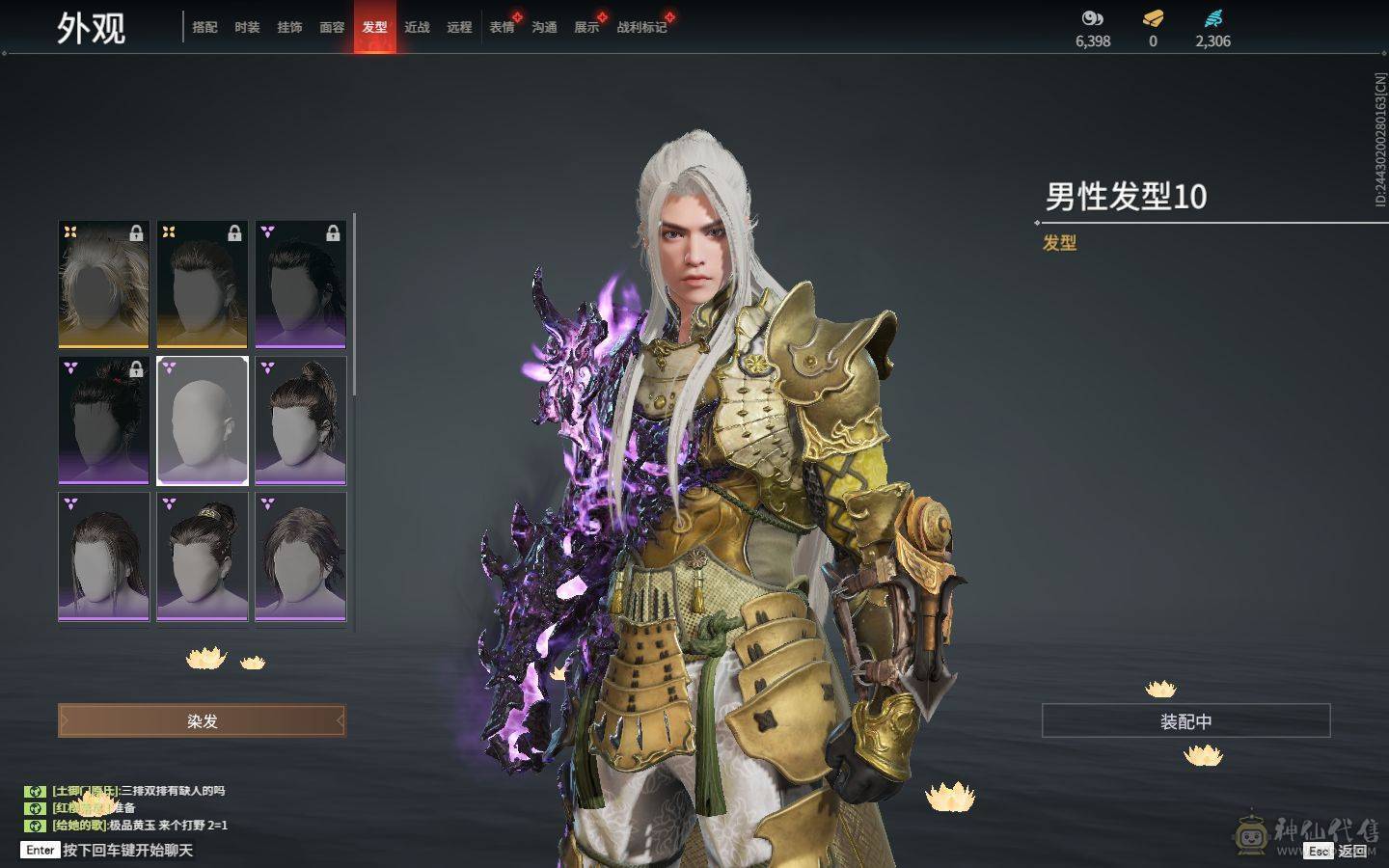The image size is (1389, 868).
Task: Select the locked white messy hairstyle
Action: (x=104, y=285)
